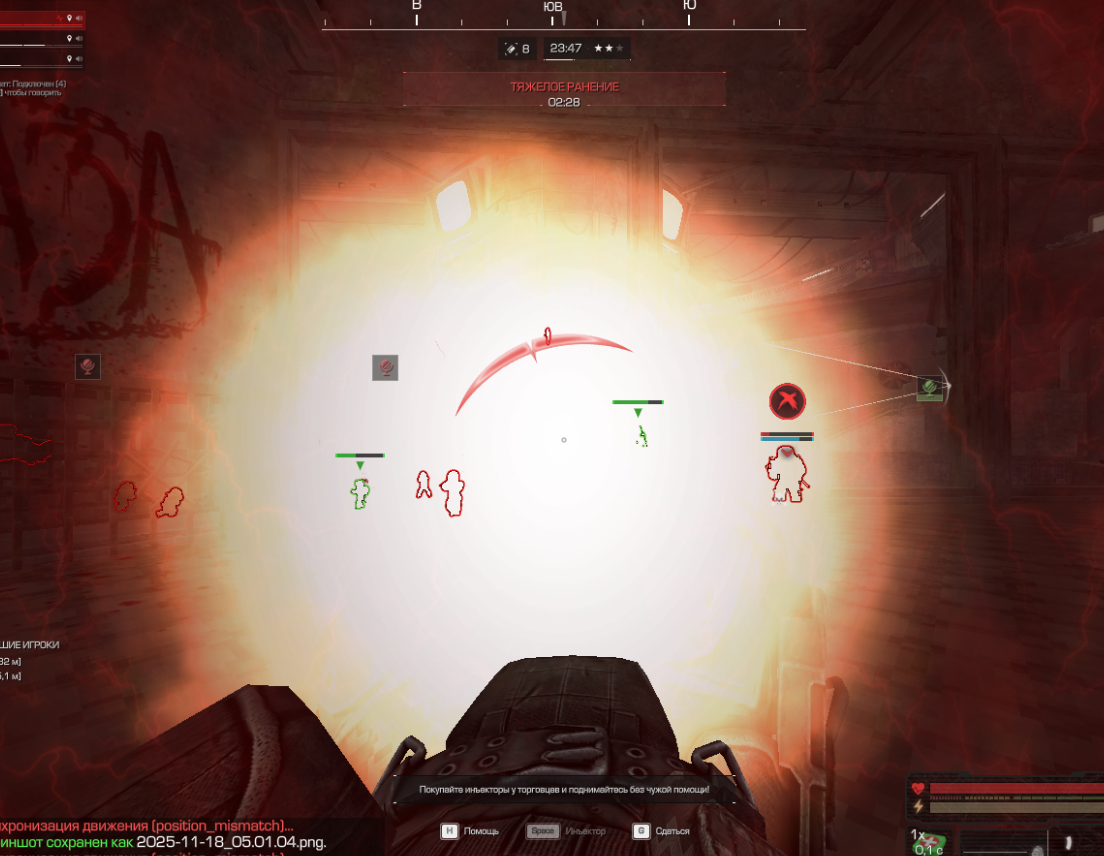Click the red X enemy marker
Screen dimensions: 1104x856
pos(788,402)
